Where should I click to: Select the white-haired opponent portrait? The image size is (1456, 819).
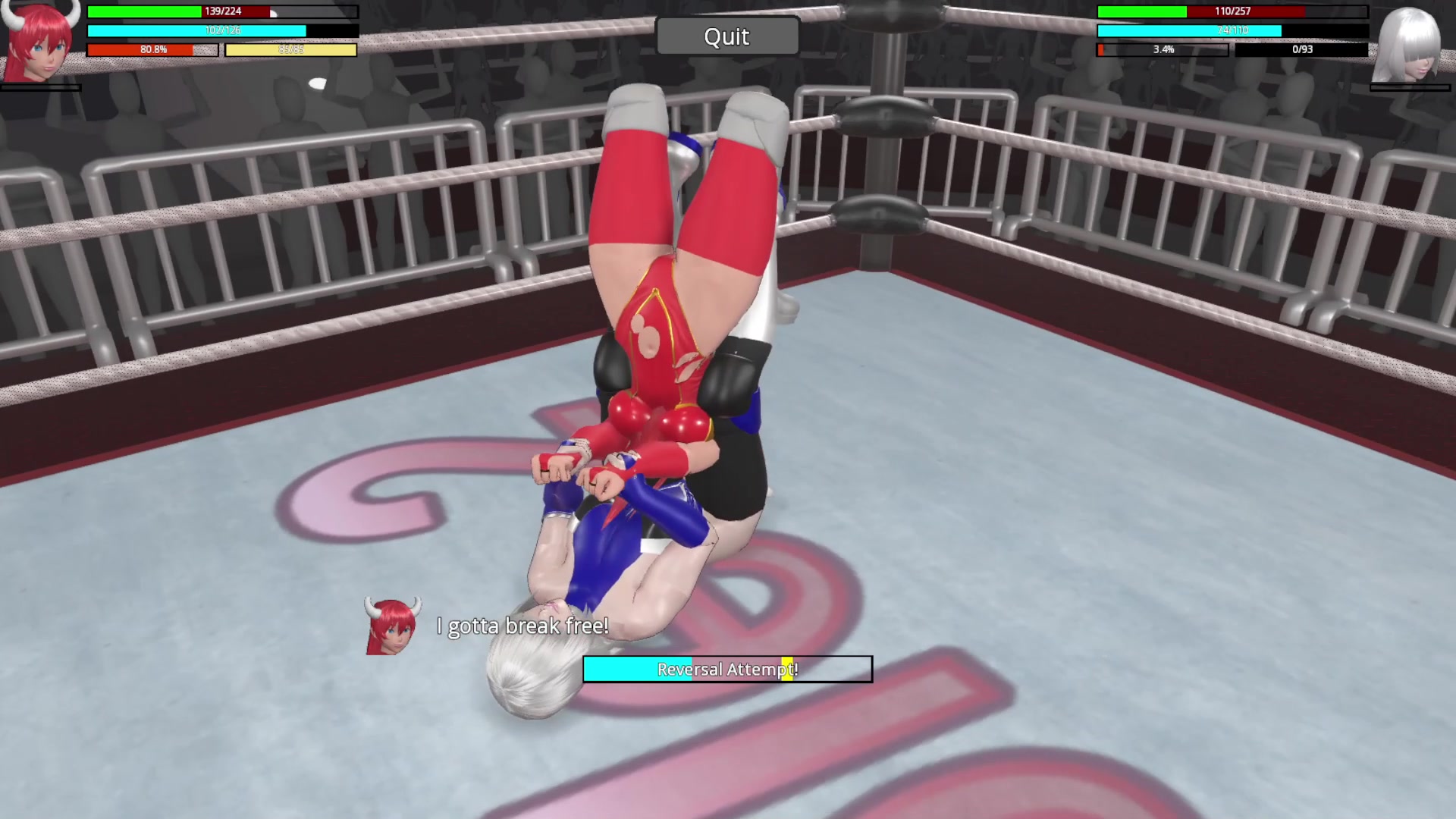tap(1409, 45)
